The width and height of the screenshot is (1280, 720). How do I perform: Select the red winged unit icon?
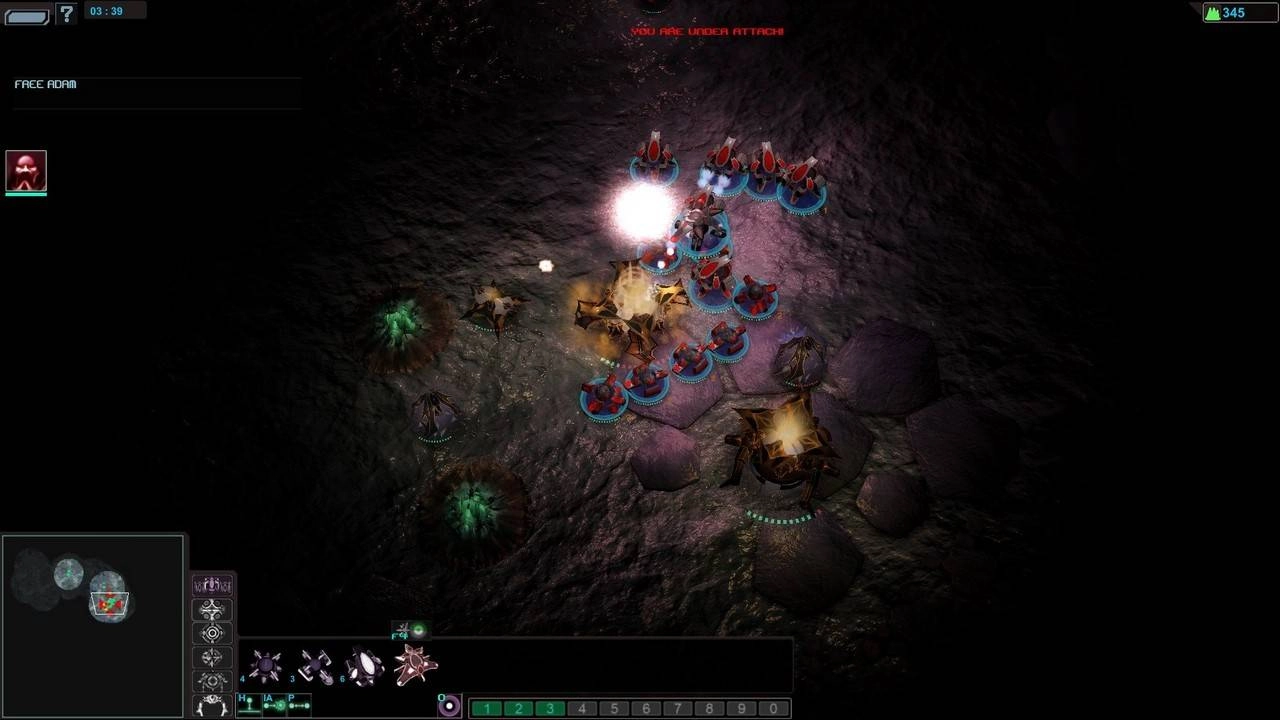(415, 665)
